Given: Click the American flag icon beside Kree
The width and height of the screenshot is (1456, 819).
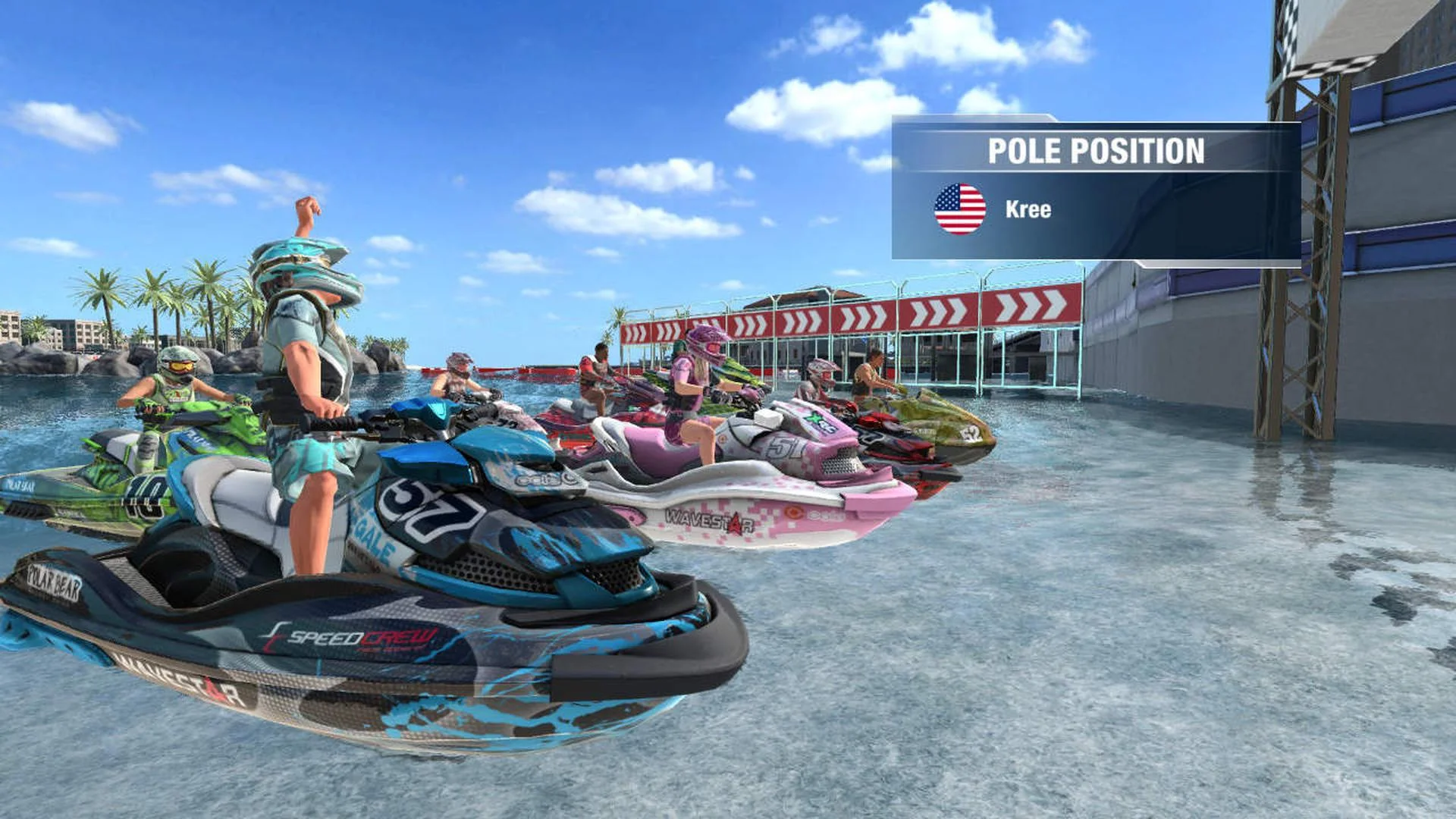Looking at the screenshot, I should point(959,208).
